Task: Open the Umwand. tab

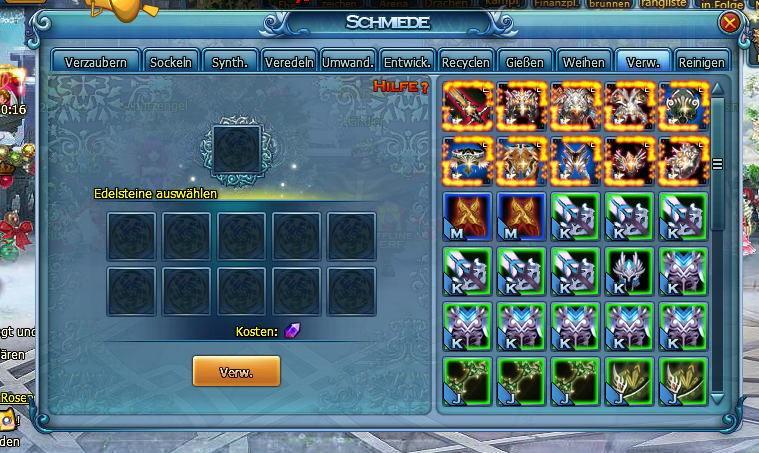Action: (349, 62)
